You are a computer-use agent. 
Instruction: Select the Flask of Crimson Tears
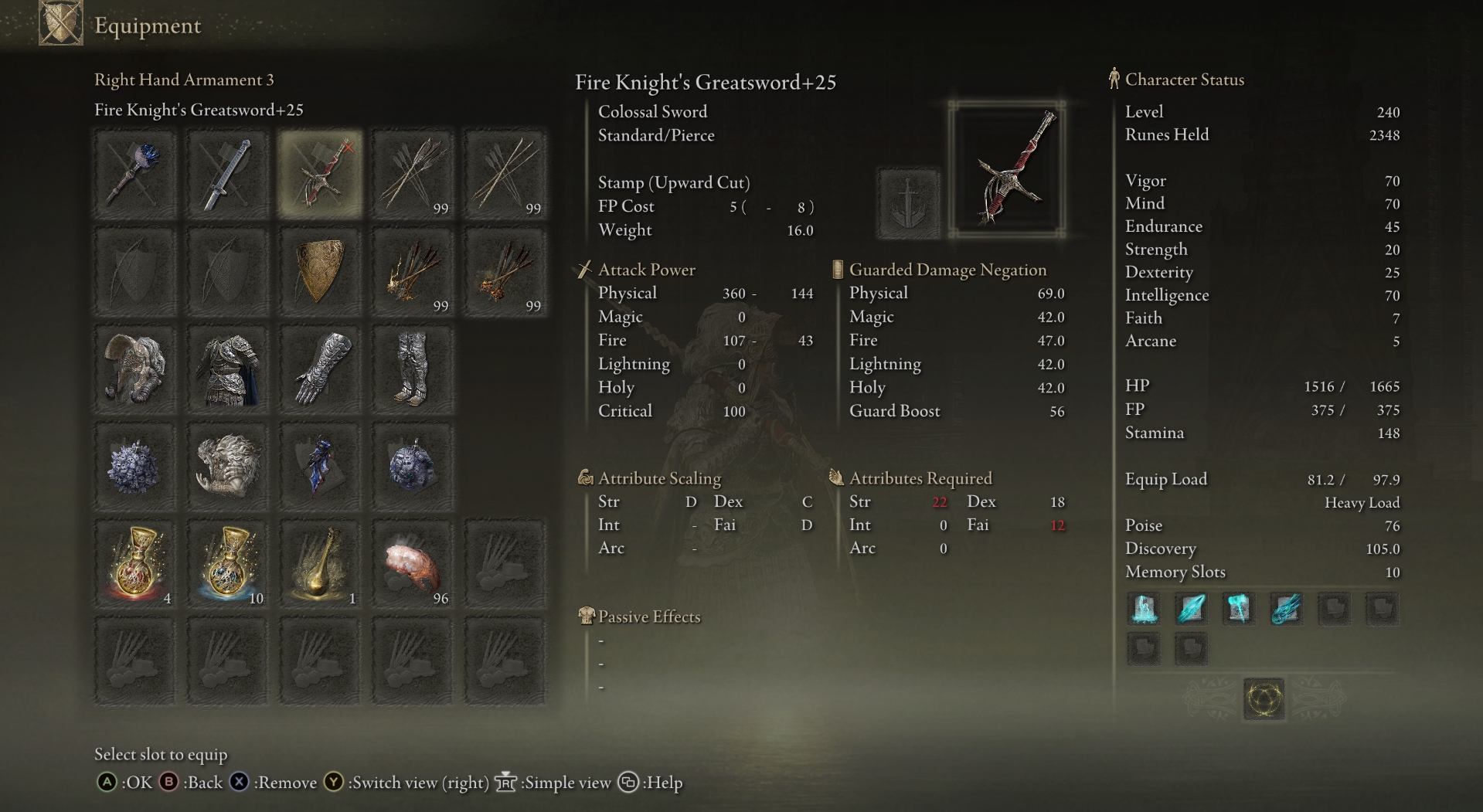point(135,564)
